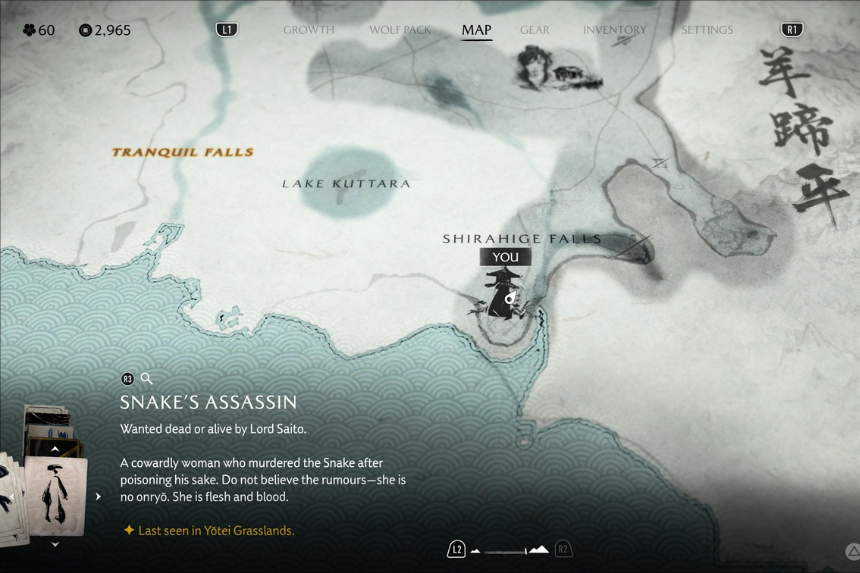This screenshot has width=860, height=573.
Task: Switch to the Settings tab
Action: coord(707,30)
